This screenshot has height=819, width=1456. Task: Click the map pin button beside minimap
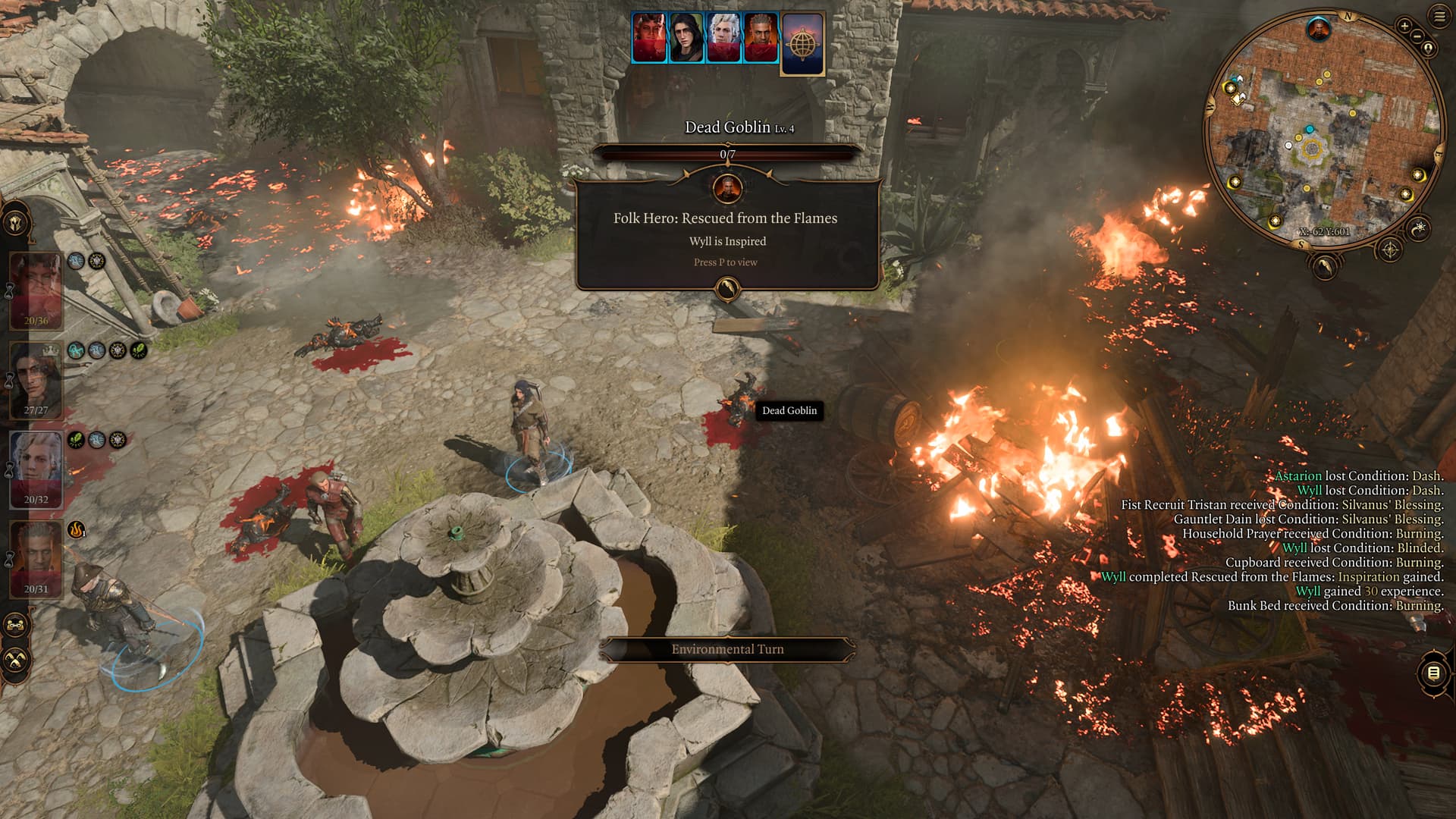point(1429,49)
